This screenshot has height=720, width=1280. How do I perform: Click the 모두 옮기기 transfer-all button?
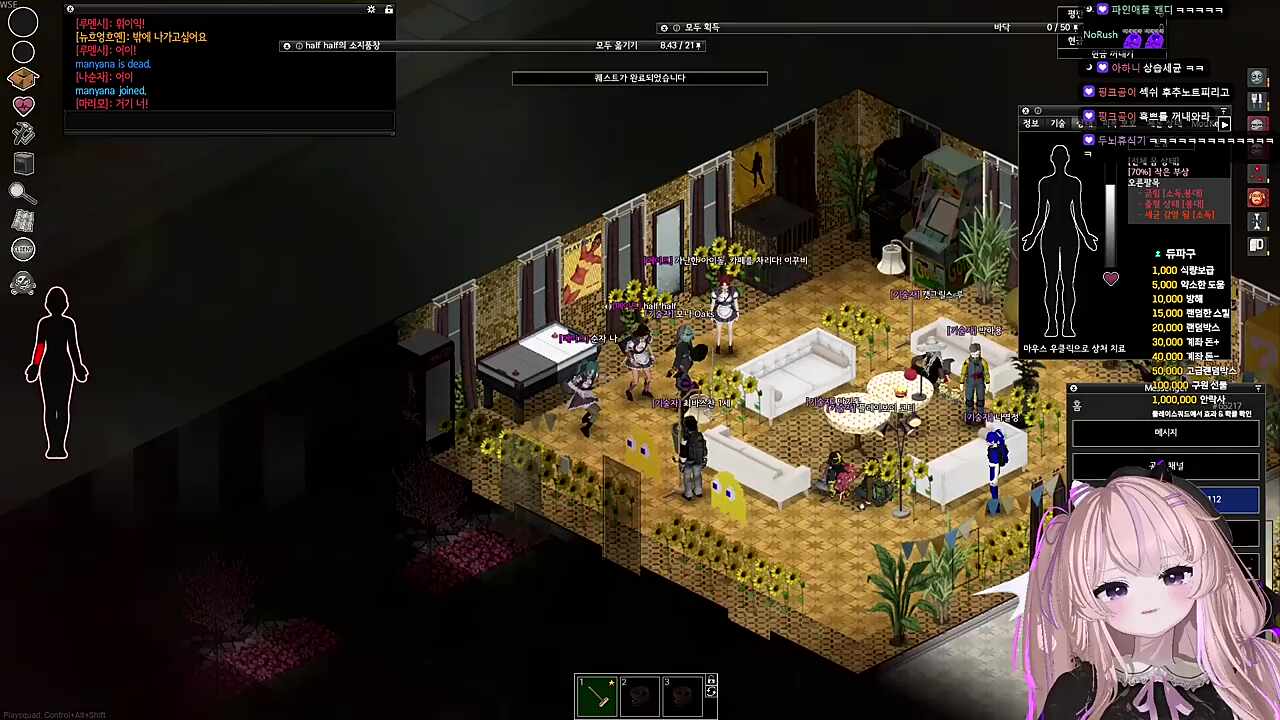[x=616, y=46]
